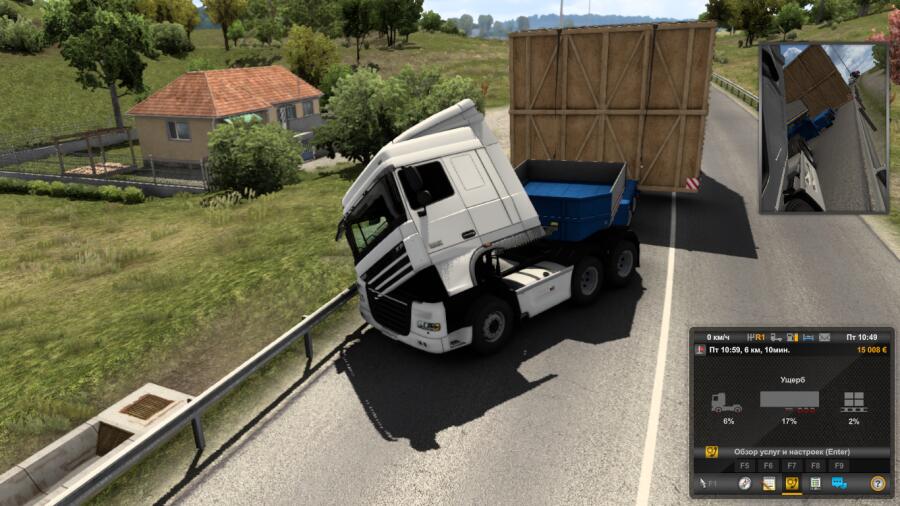Click the cargo damage pallet icon
Image resolution: width=900 pixels, height=506 pixels.
pyautogui.click(x=853, y=402)
